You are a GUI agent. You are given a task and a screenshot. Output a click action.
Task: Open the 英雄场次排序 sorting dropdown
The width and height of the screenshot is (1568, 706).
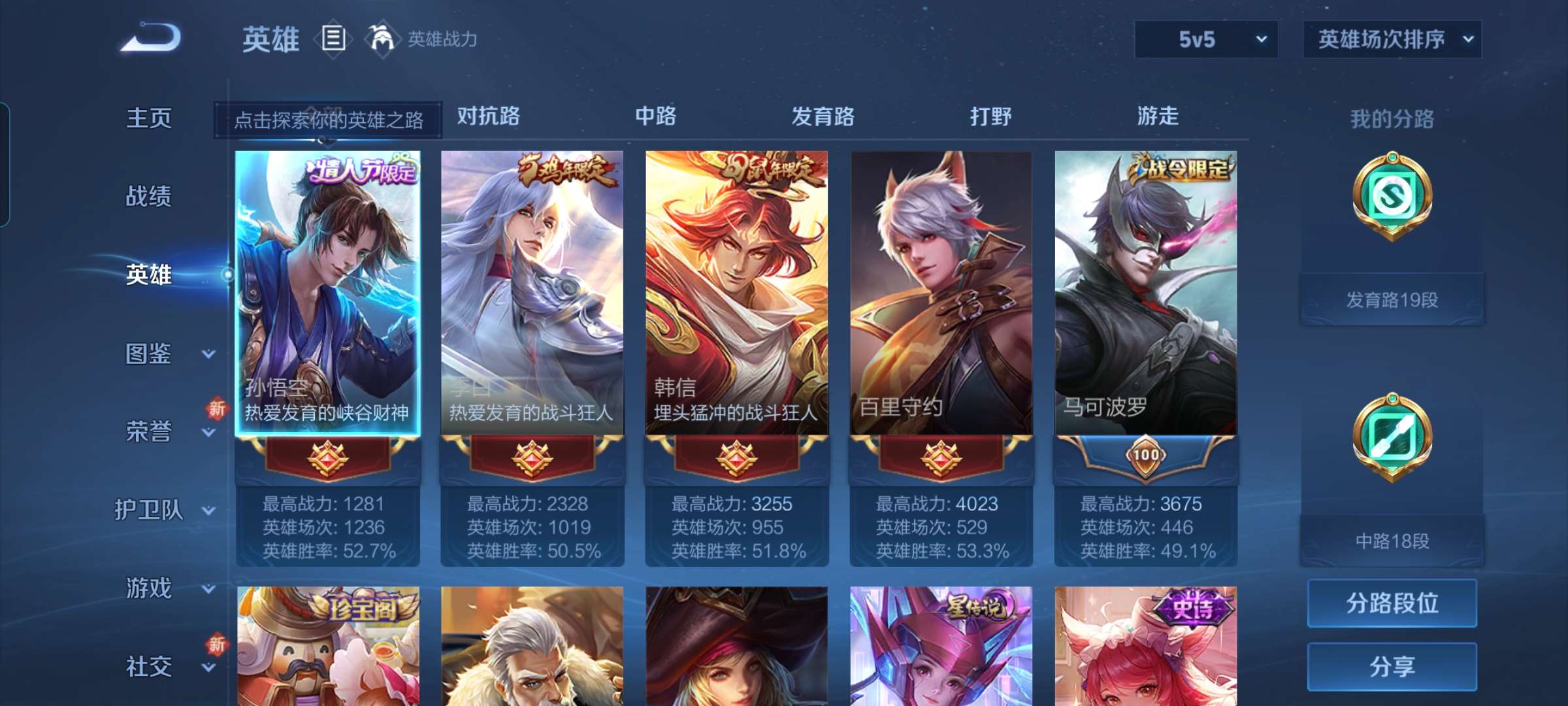[x=1392, y=39]
